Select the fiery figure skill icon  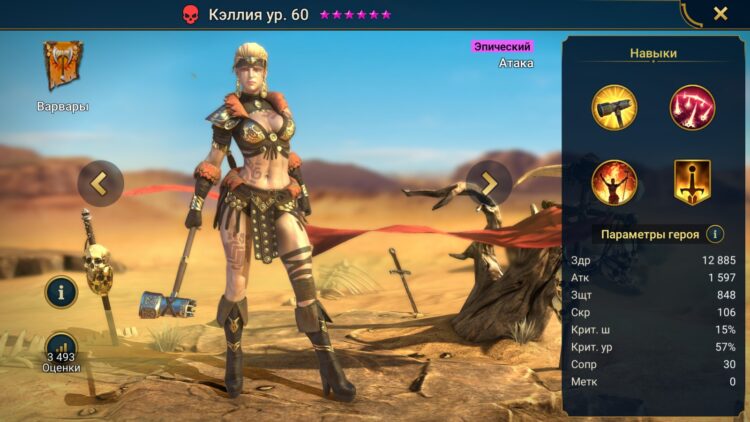point(614,182)
